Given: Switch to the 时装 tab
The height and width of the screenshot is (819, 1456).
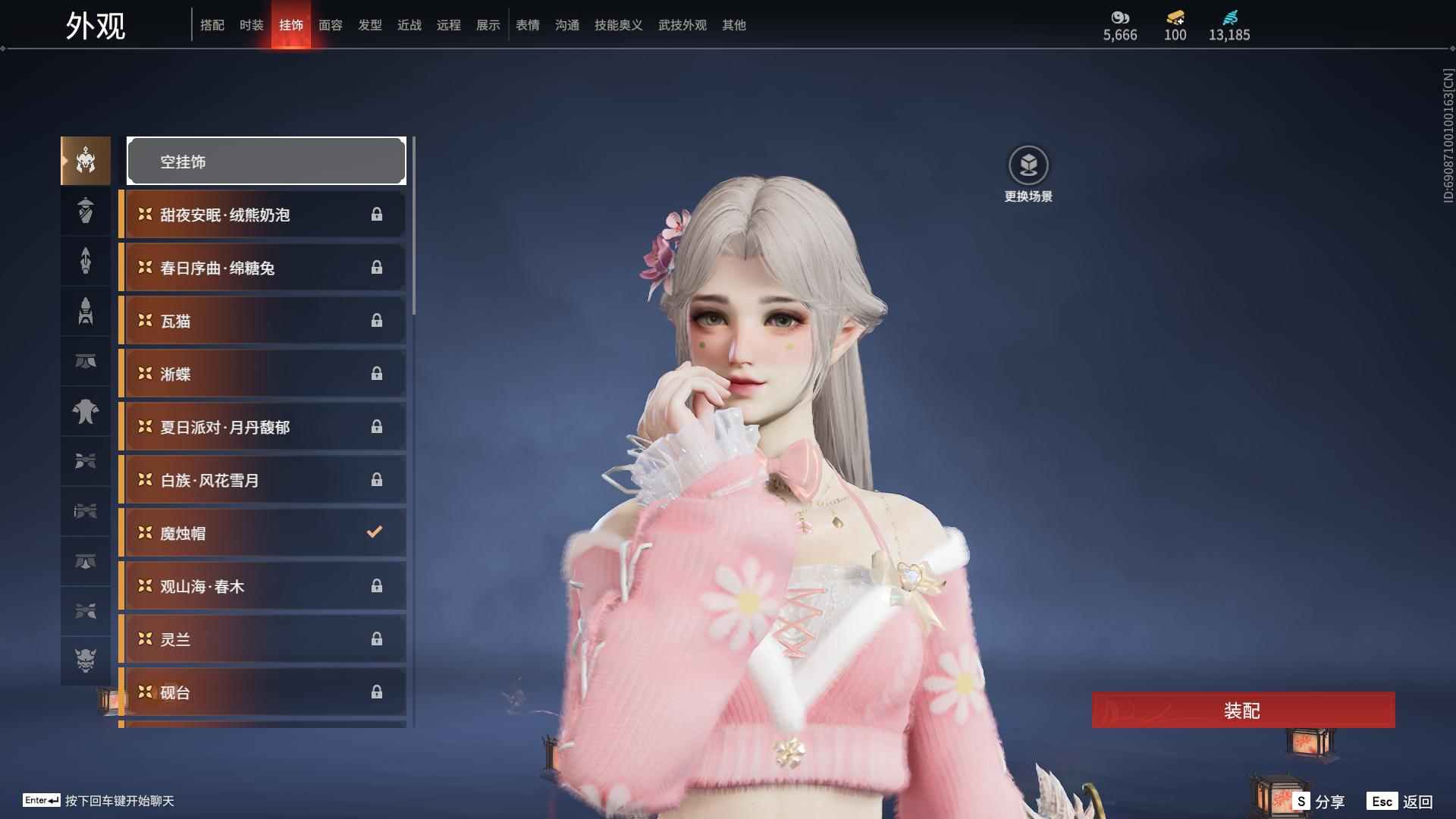Looking at the screenshot, I should point(251,25).
